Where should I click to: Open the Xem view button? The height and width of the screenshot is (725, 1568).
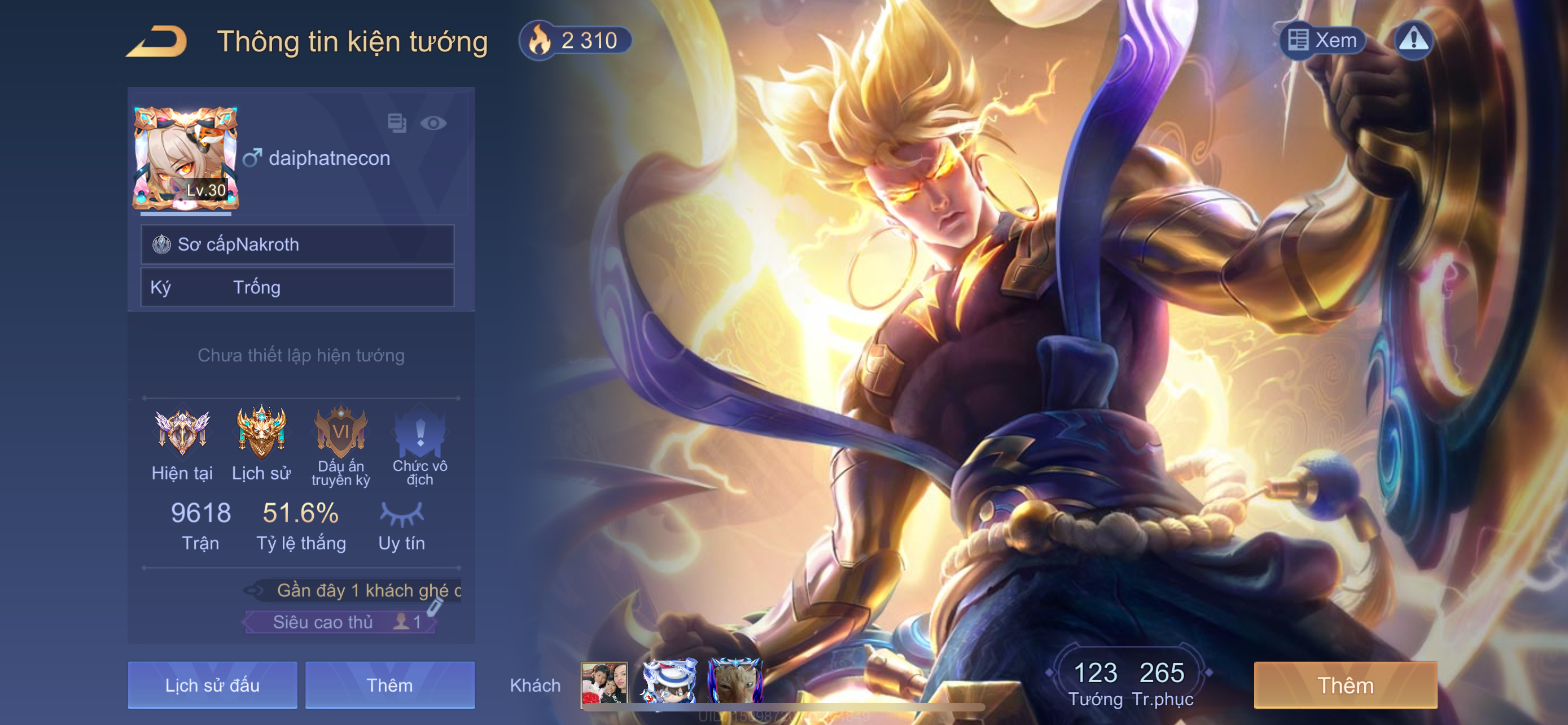[1323, 41]
